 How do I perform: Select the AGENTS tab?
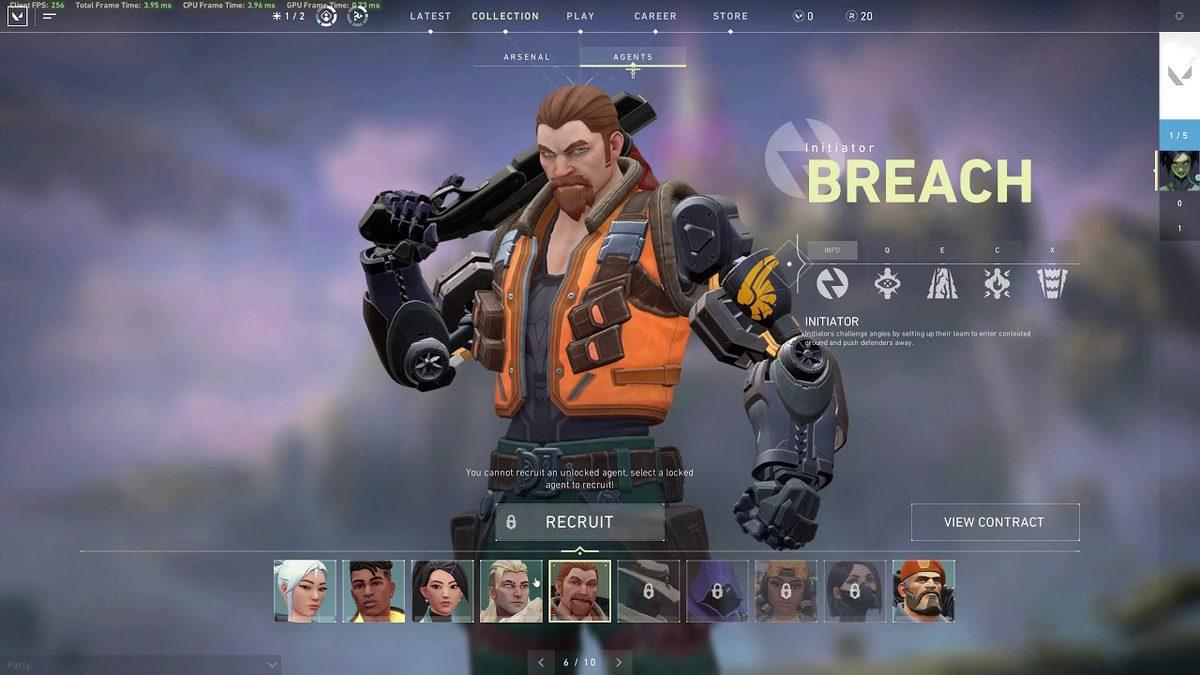coord(633,57)
